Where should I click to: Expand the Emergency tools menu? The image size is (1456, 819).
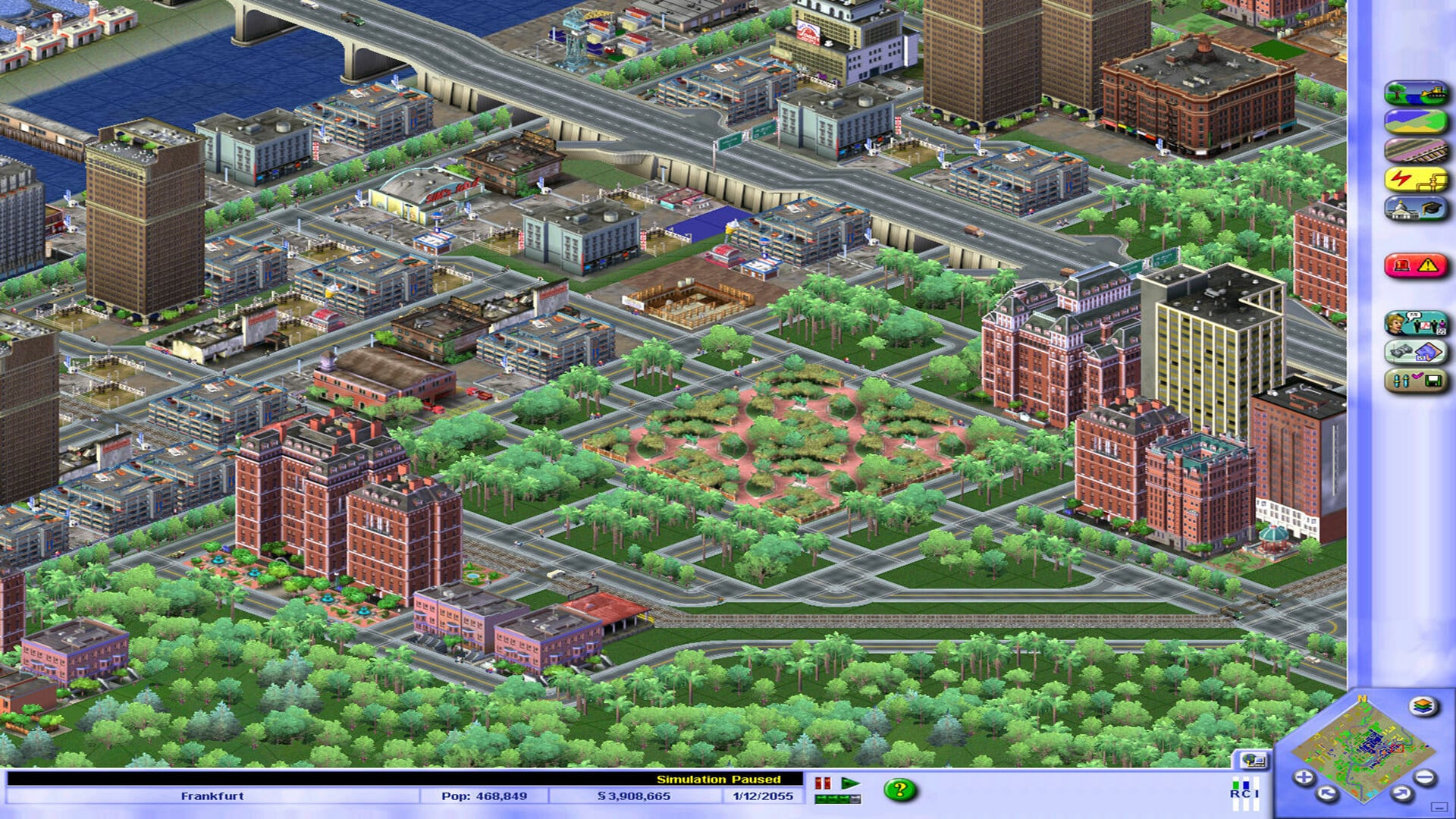[x=1417, y=265]
